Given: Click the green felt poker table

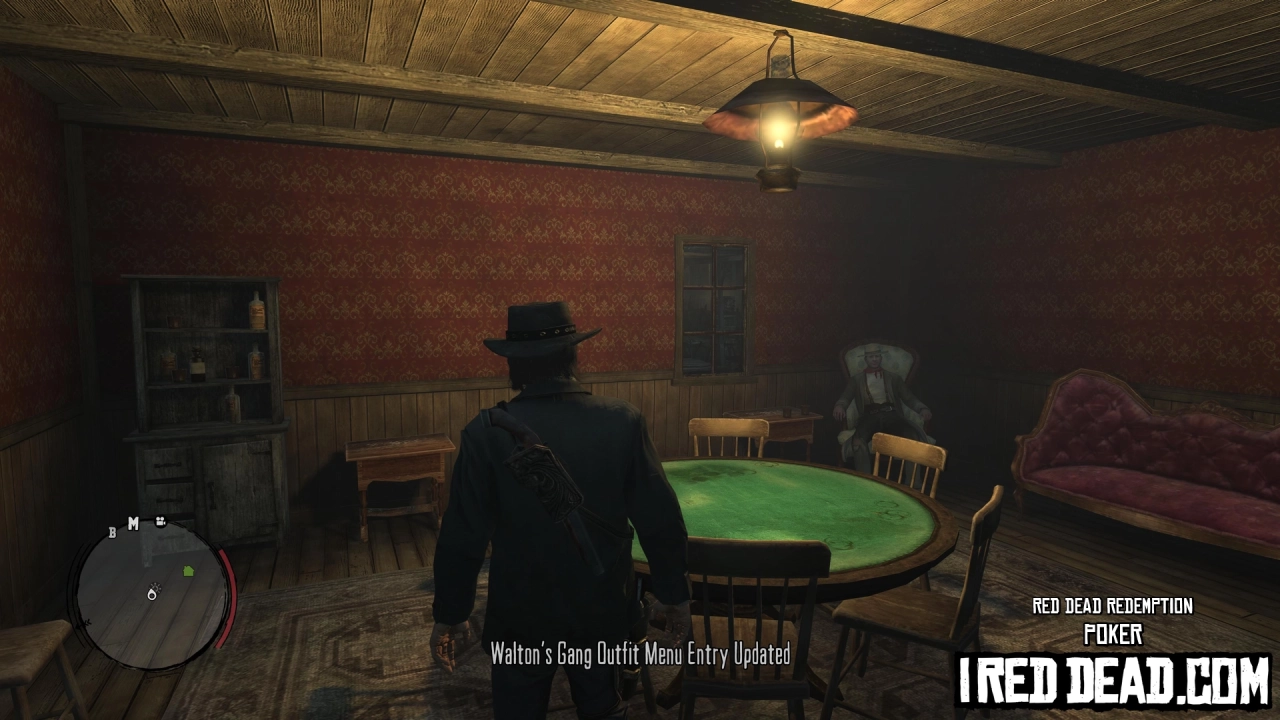Looking at the screenshot, I should click(800, 500).
